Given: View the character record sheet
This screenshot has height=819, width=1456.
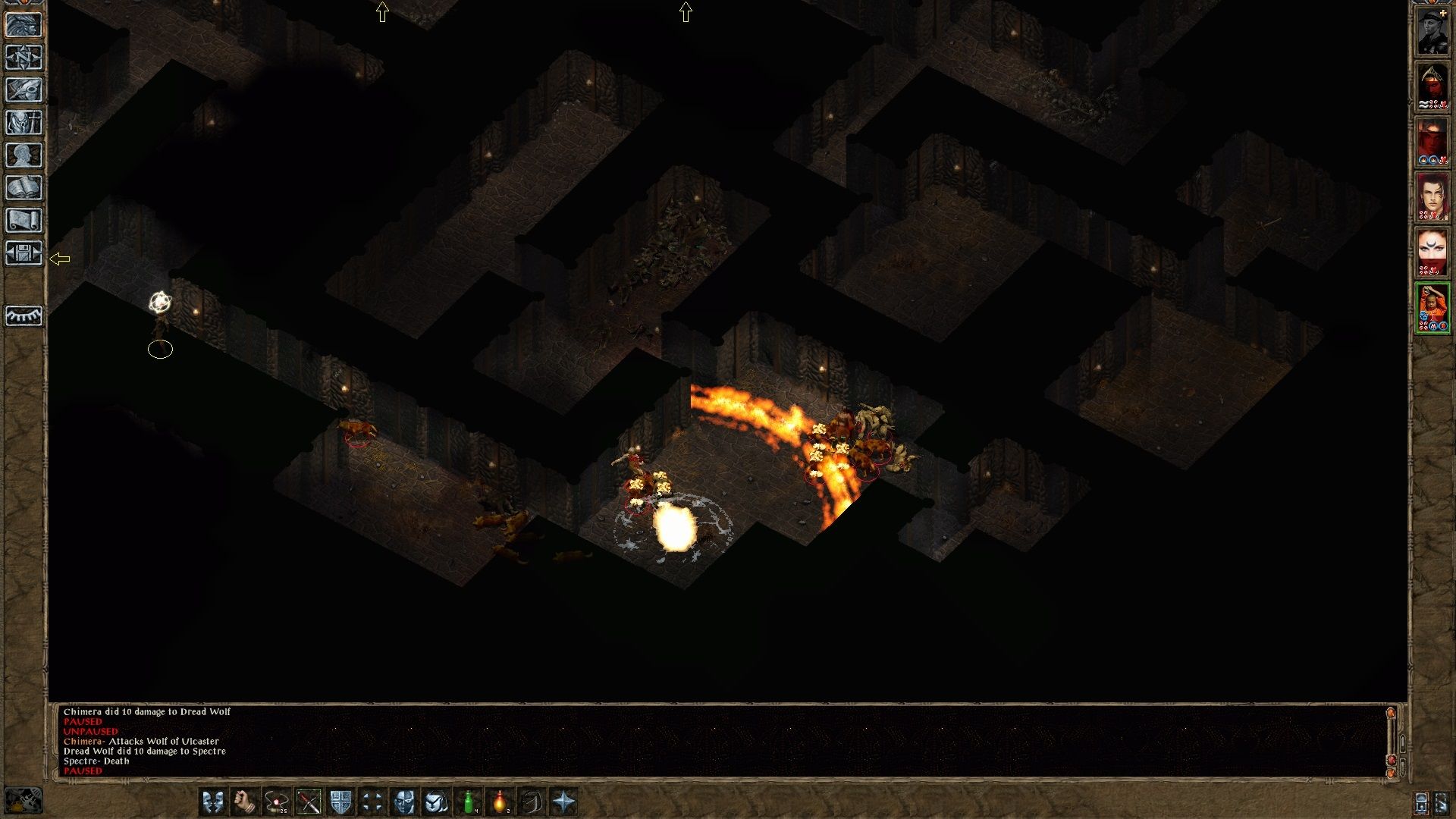Looking at the screenshot, I should pos(24,155).
